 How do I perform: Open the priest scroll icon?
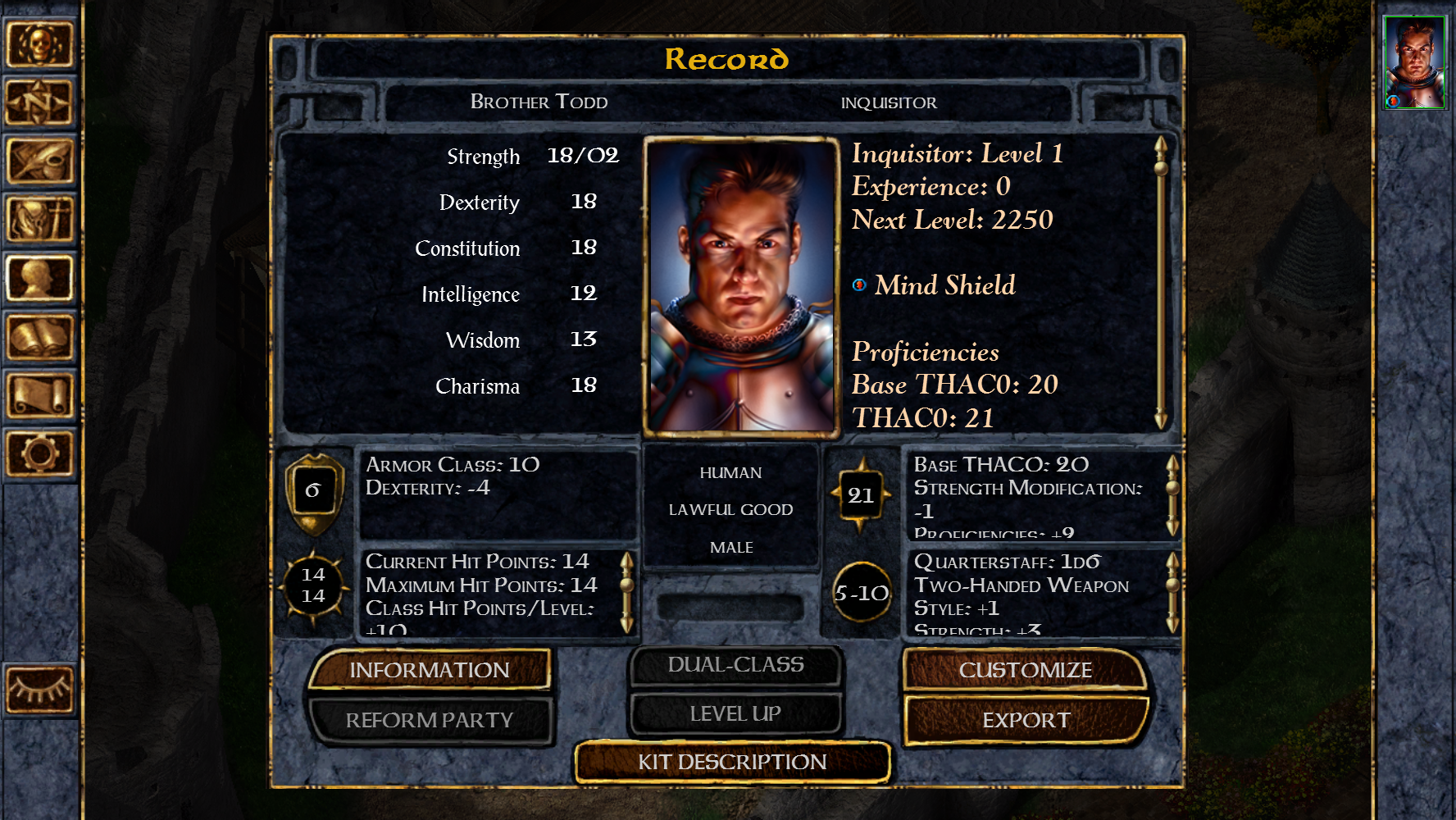coord(39,394)
